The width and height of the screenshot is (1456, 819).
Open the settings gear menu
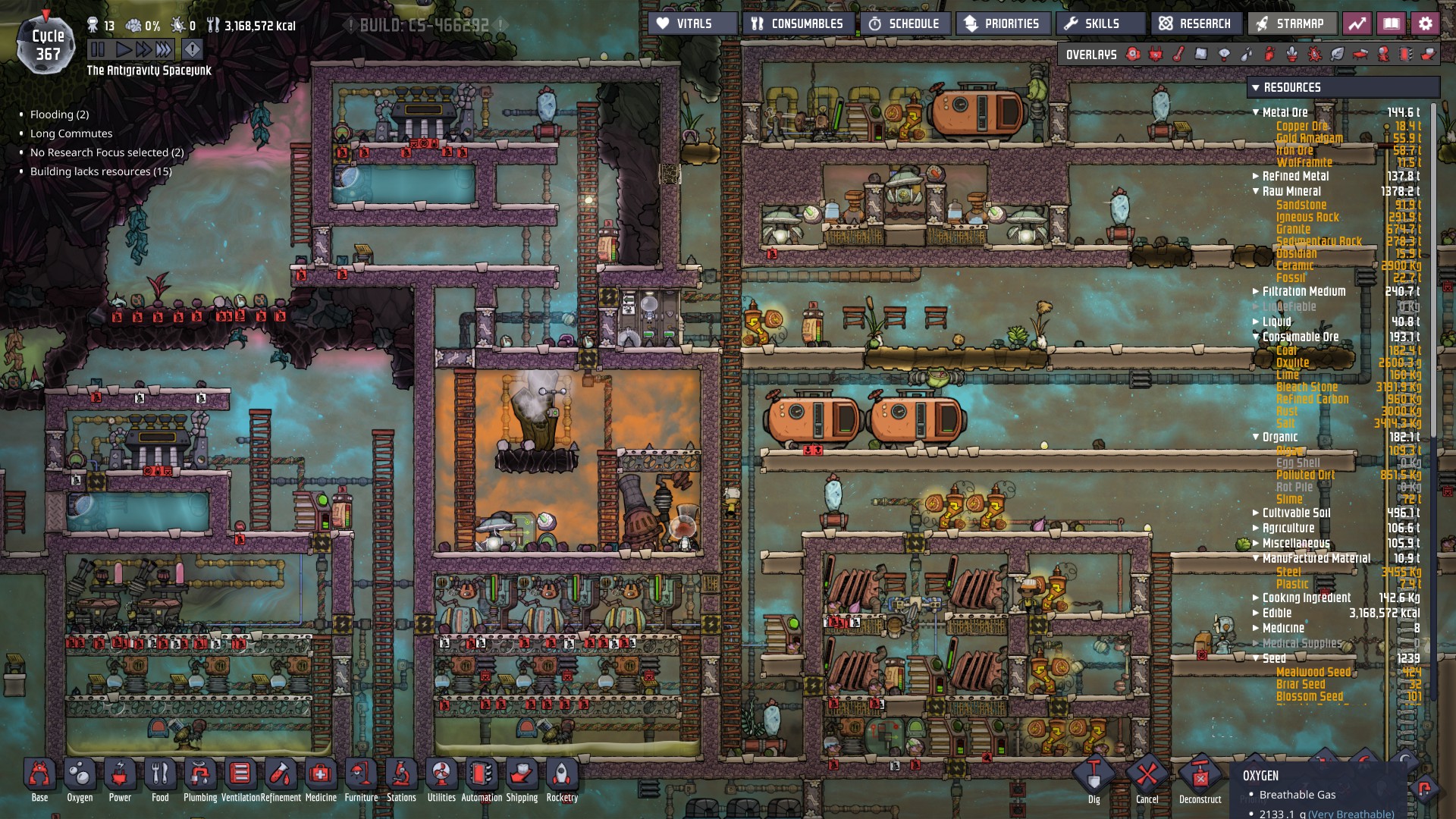click(x=1425, y=24)
